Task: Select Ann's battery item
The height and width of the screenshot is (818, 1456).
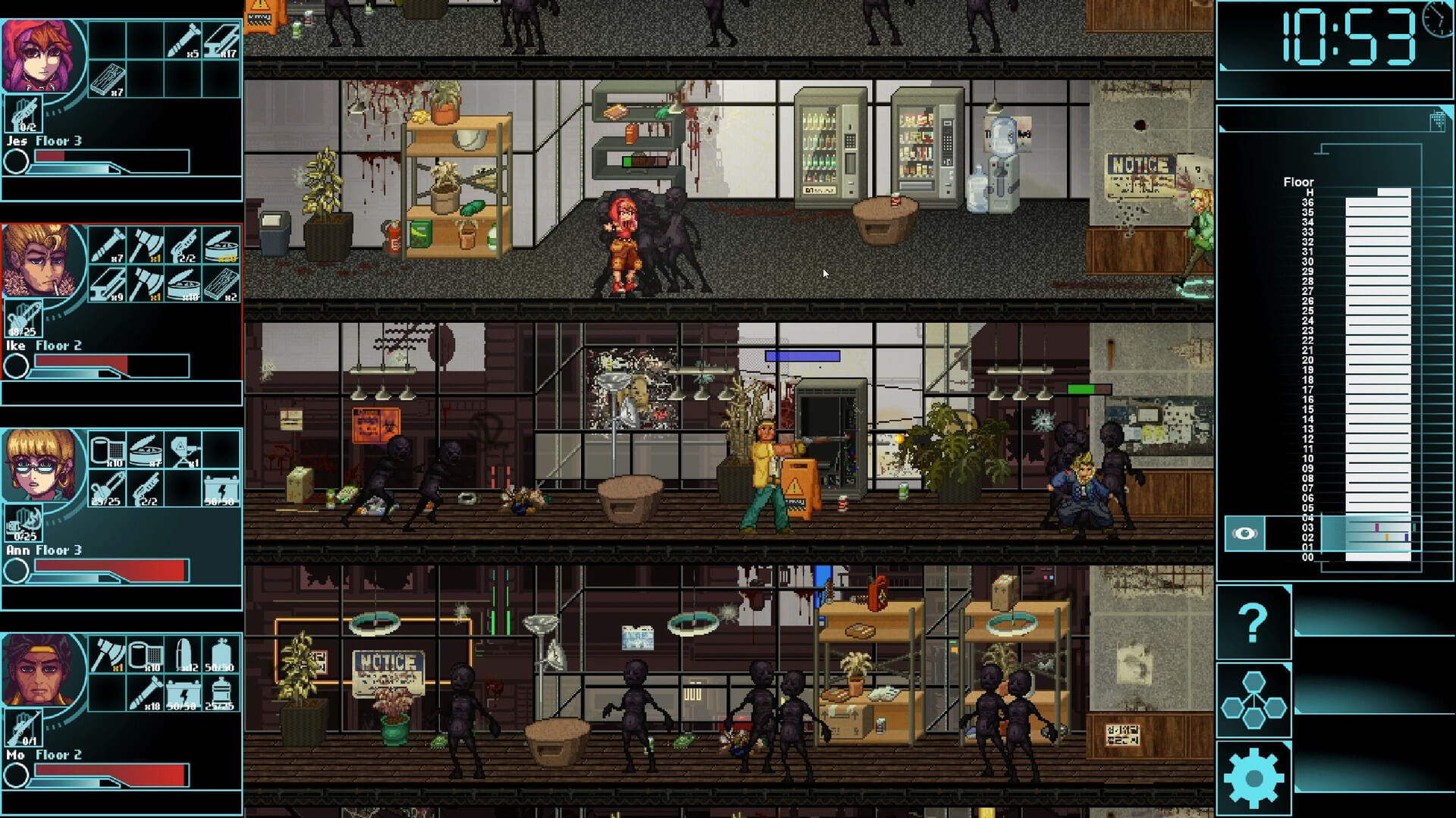Action: pyautogui.click(x=221, y=488)
